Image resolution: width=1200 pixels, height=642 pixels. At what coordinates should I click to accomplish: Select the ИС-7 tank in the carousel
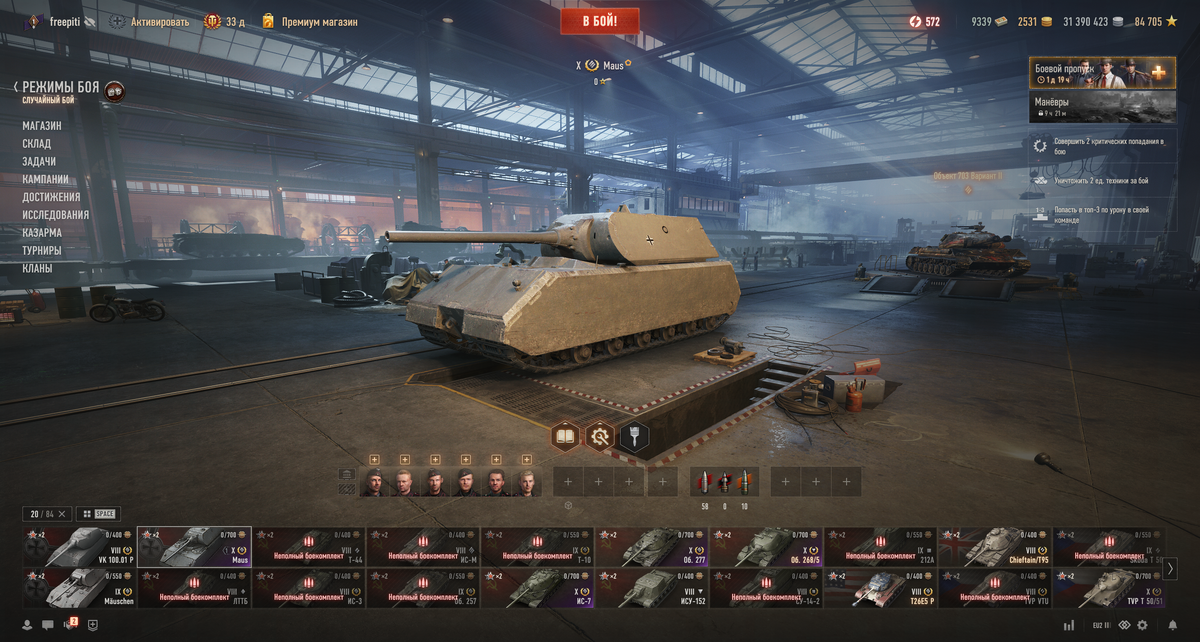point(538,588)
